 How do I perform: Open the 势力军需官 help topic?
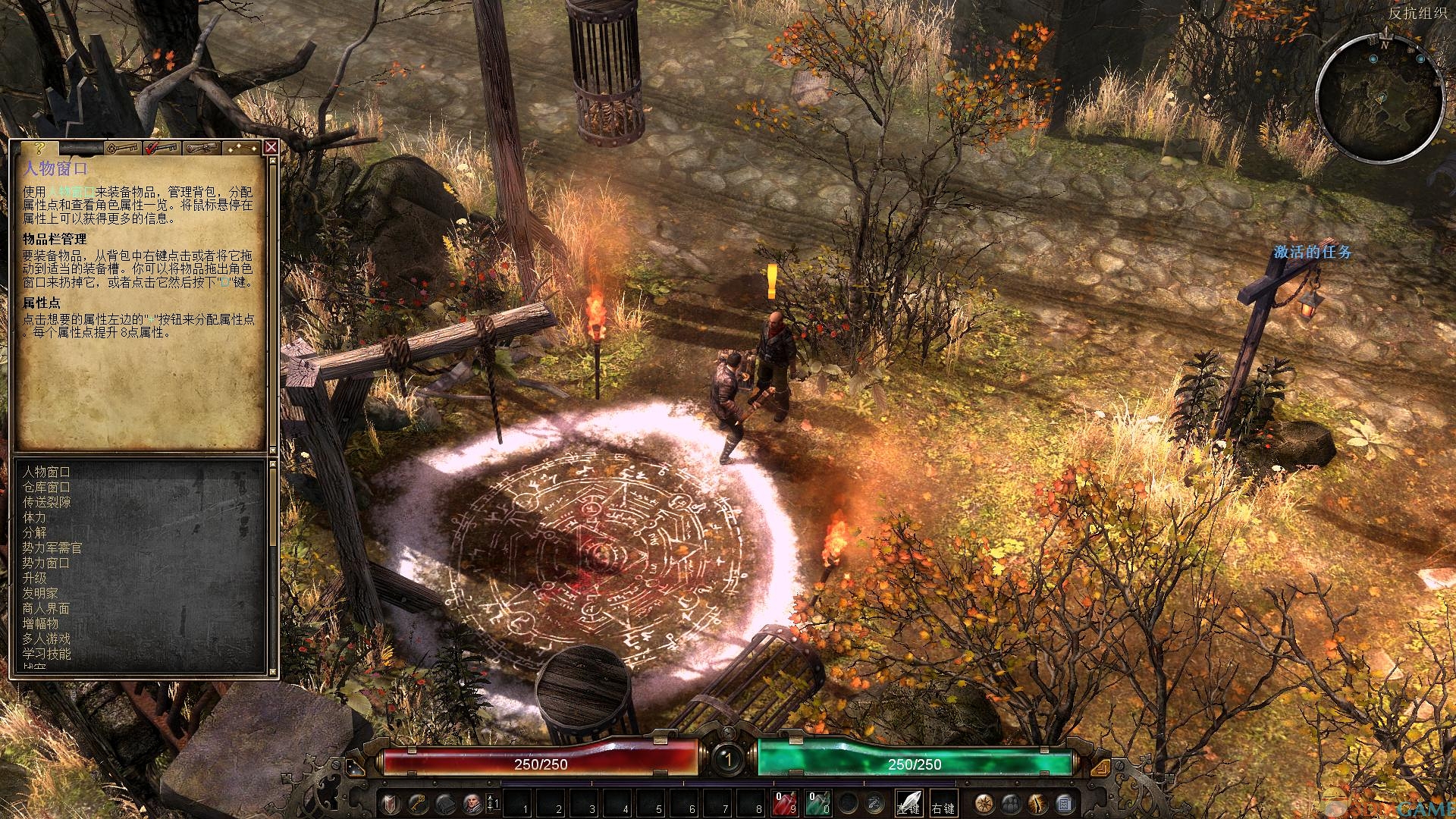tap(52, 548)
